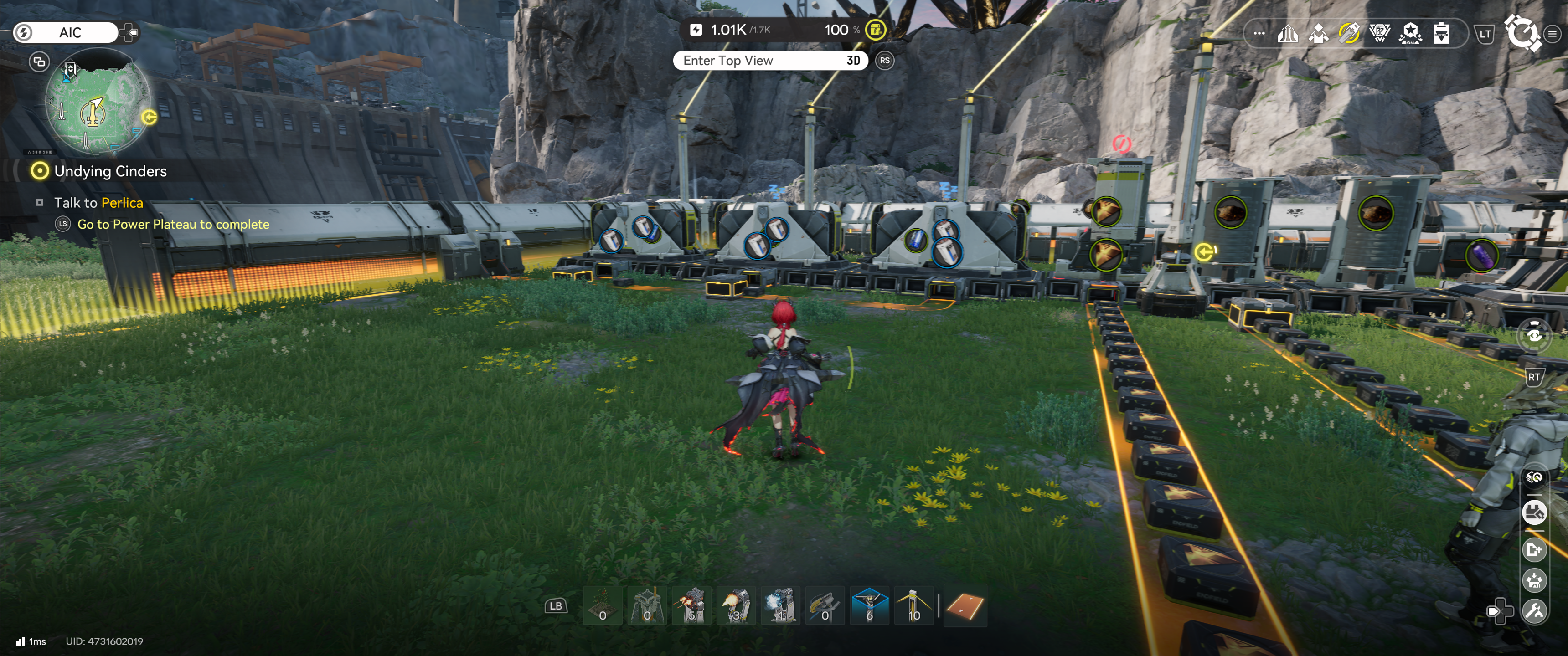The width and height of the screenshot is (1568, 656).
Task: Select the orange conveyor belt slot
Action: pos(965,606)
